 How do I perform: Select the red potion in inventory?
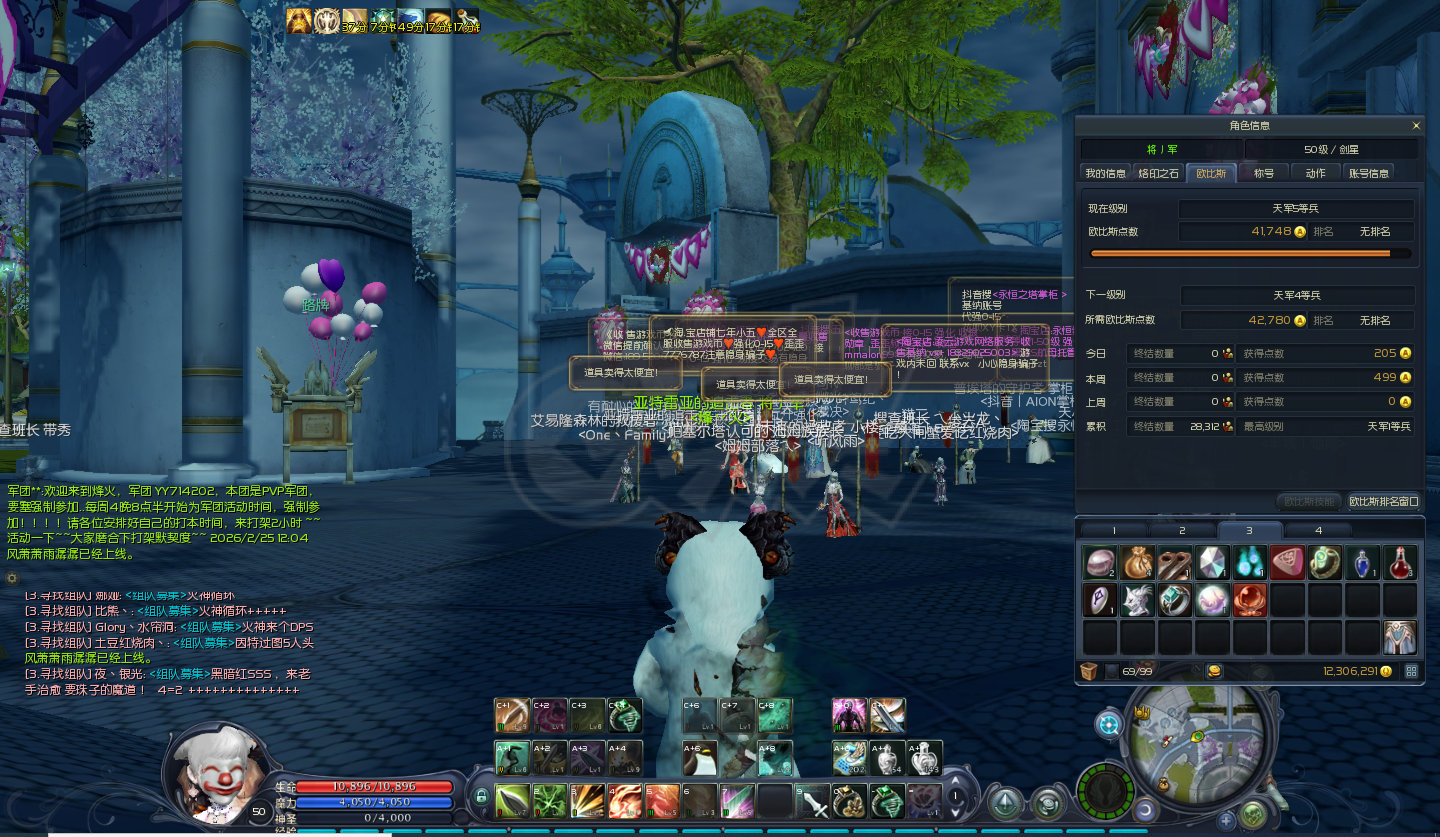[x=1400, y=562]
